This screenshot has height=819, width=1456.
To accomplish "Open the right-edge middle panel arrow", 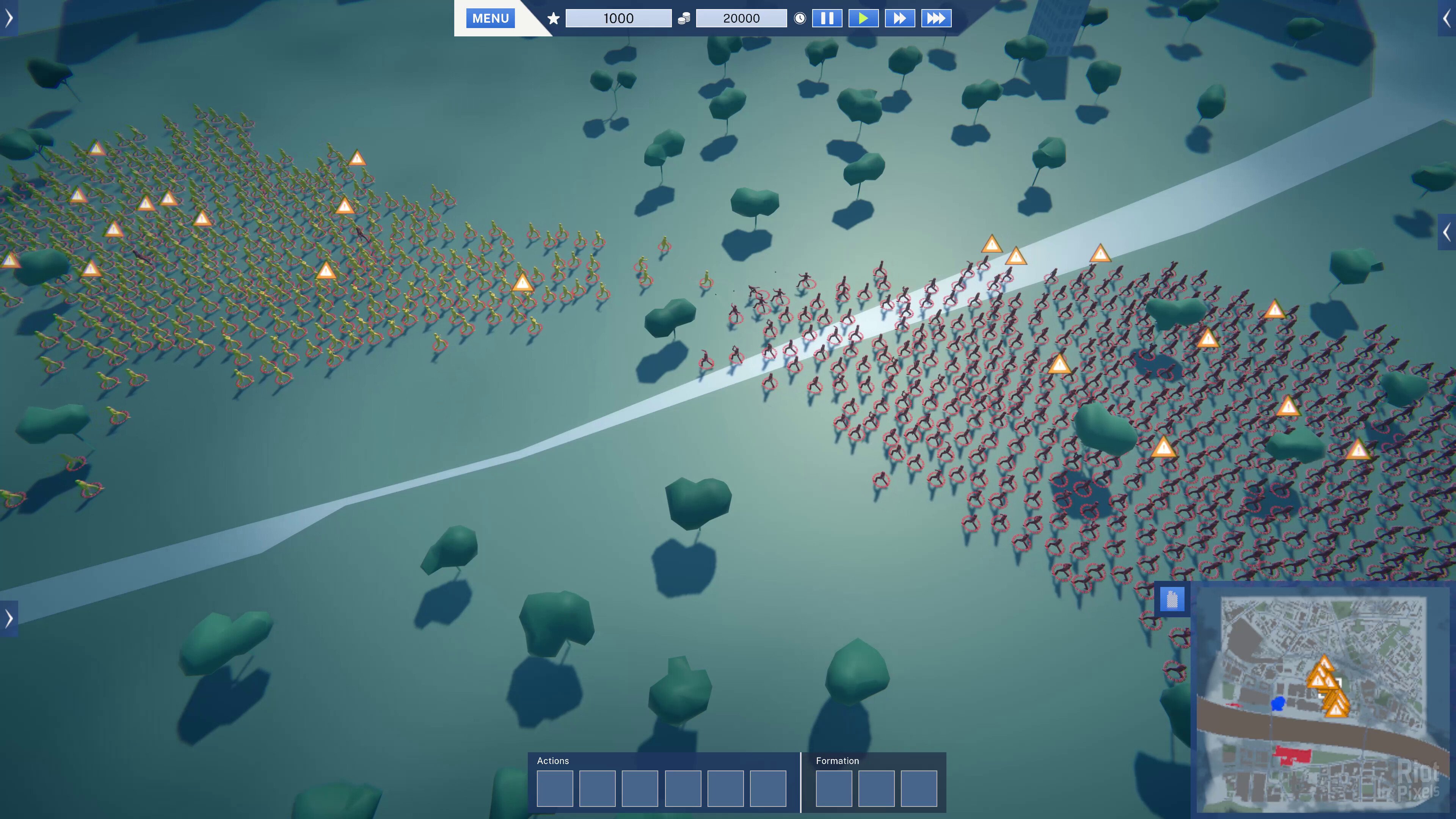I will (1447, 232).
